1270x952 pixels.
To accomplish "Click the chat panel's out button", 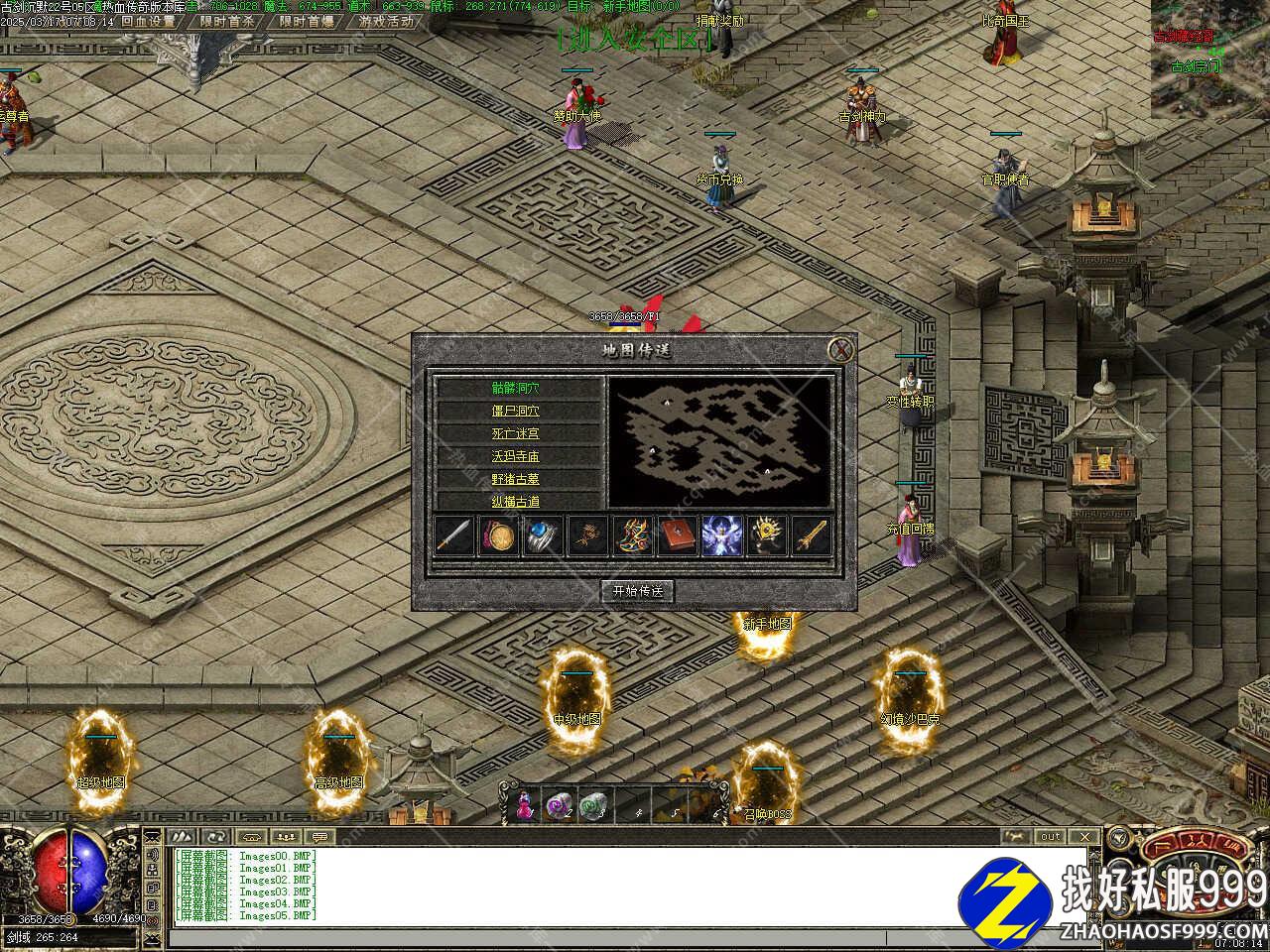I will [1050, 837].
